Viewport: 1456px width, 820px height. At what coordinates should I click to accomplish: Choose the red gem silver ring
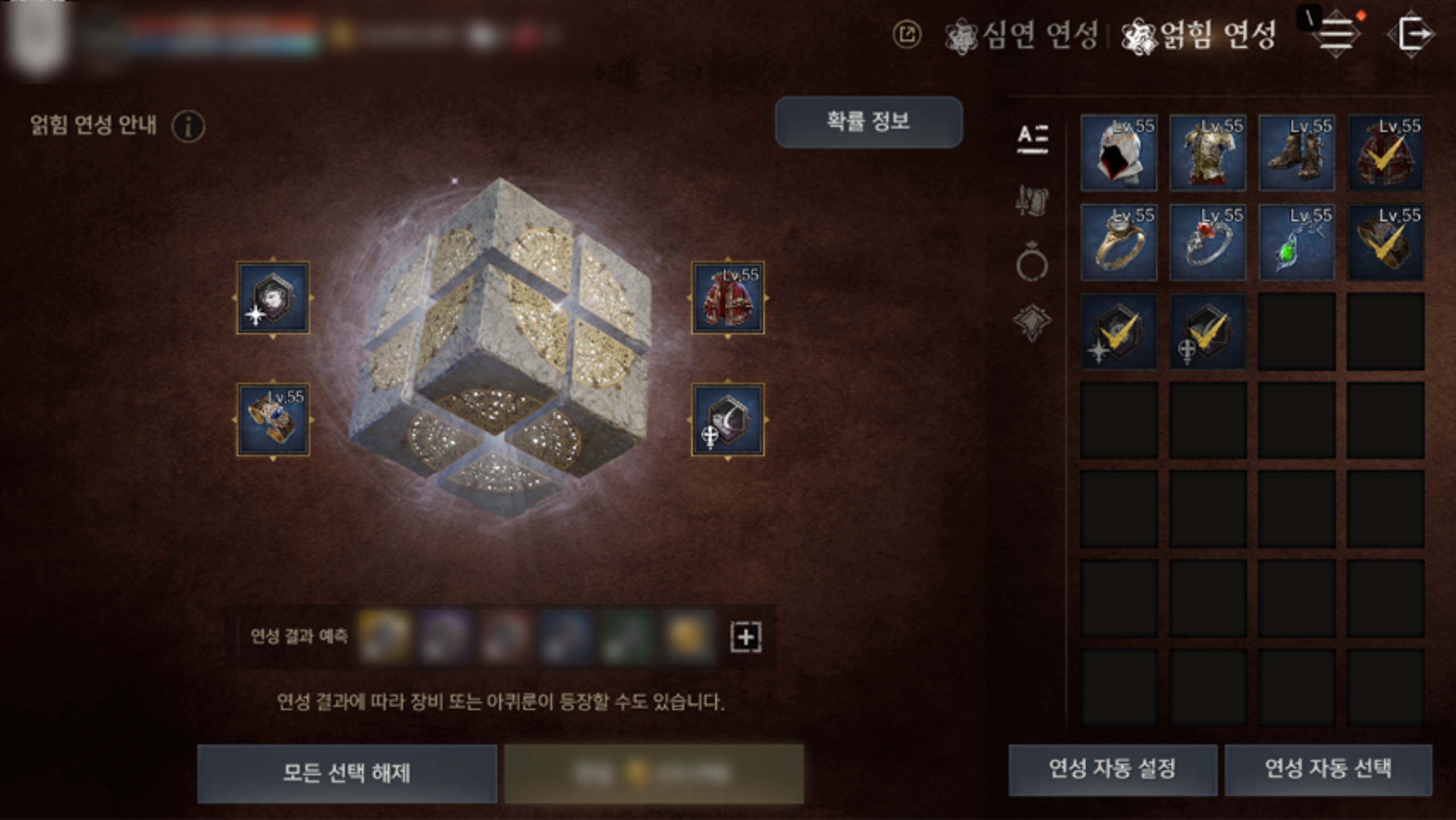pyautogui.click(x=1207, y=242)
